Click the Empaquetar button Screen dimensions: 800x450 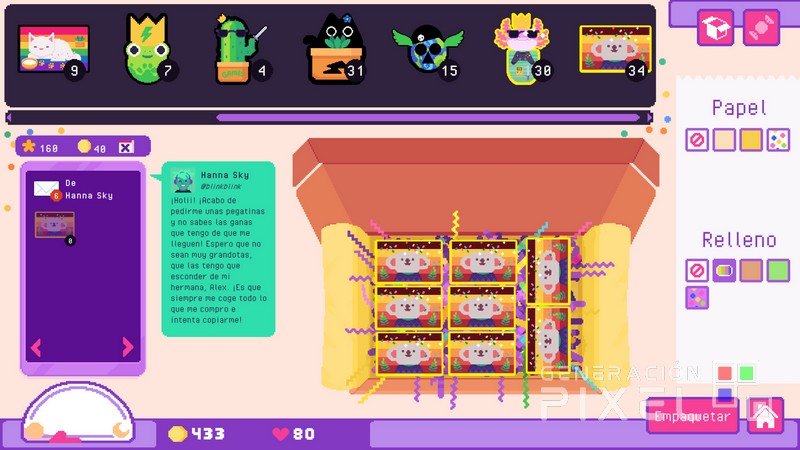[692, 415]
